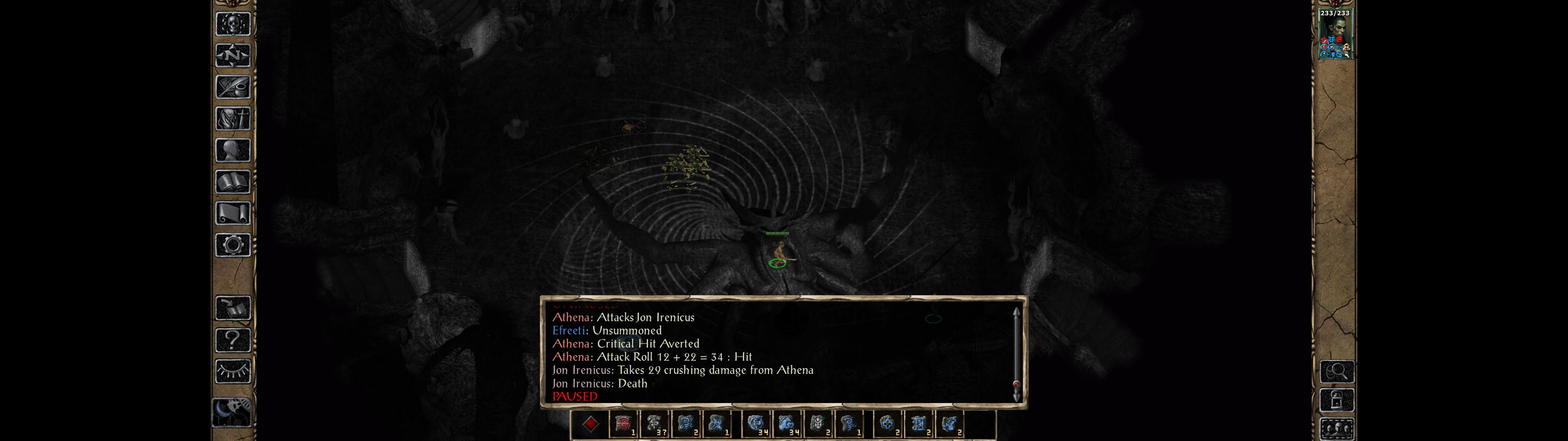Select the character portrait showing 233/233
The width and height of the screenshot is (1568, 441).
[1334, 34]
